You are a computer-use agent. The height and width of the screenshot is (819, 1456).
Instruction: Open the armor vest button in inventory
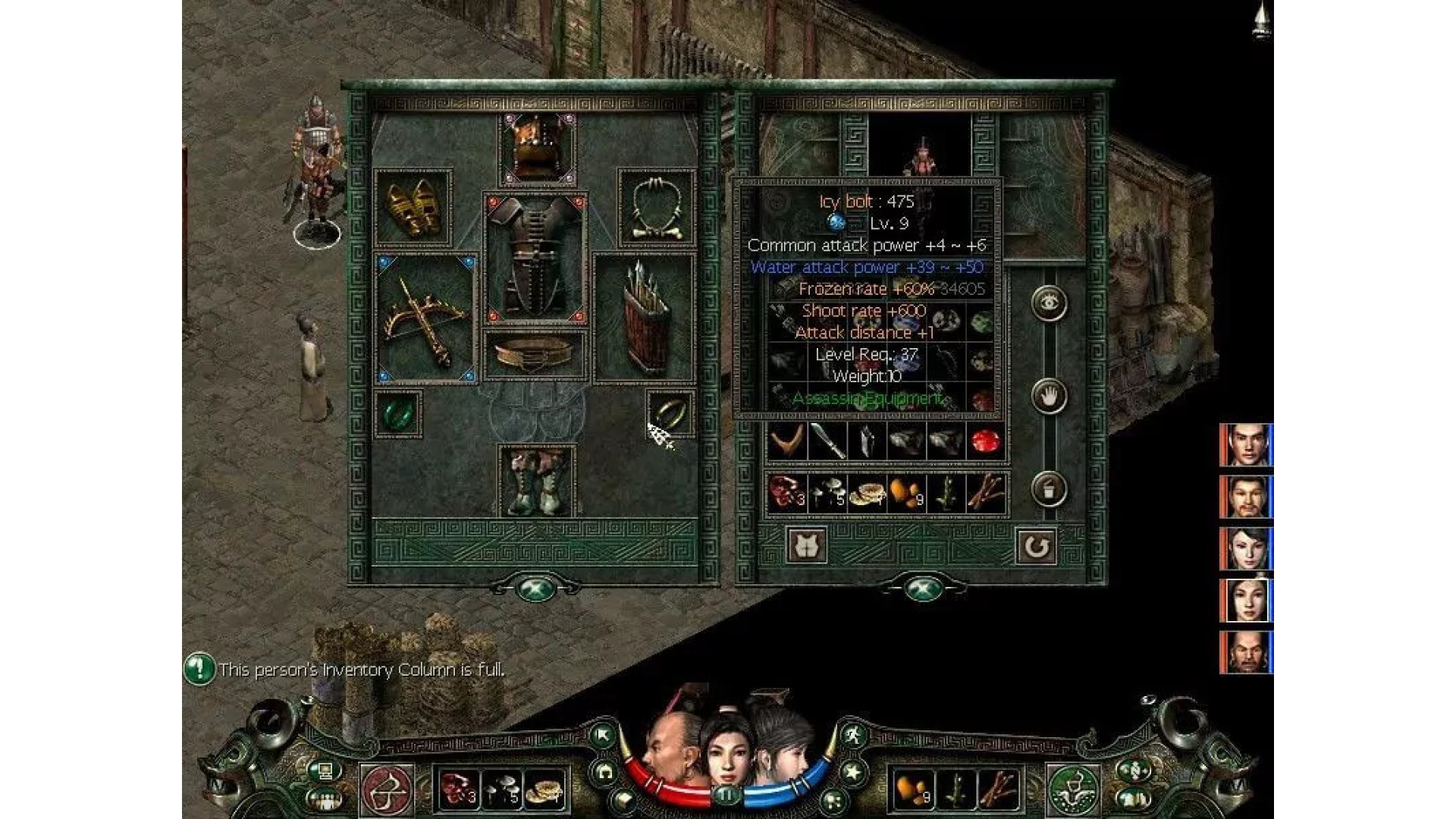[x=807, y=546]
